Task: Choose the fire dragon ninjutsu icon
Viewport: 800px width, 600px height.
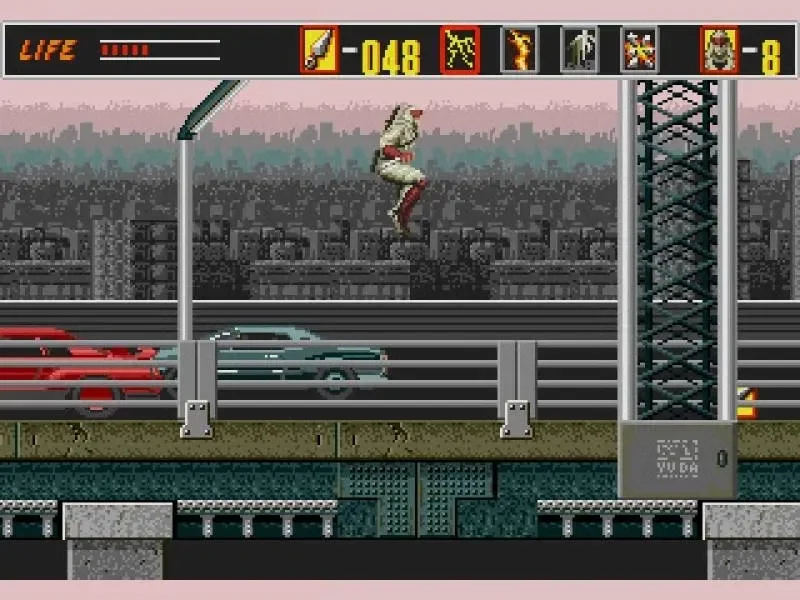Action: [519, 51]
